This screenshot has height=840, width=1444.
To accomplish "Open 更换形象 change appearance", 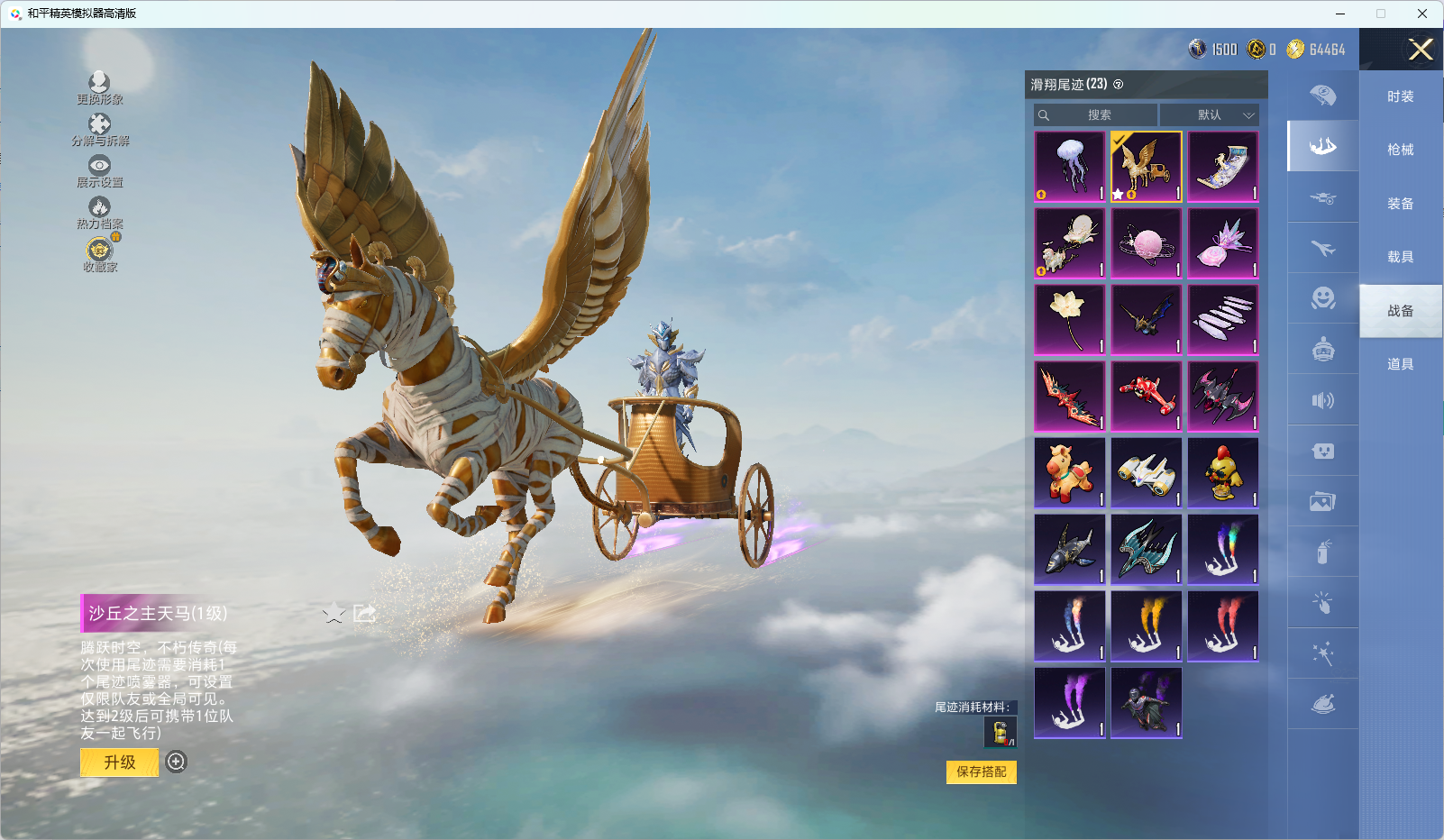I will coord(99,88).
